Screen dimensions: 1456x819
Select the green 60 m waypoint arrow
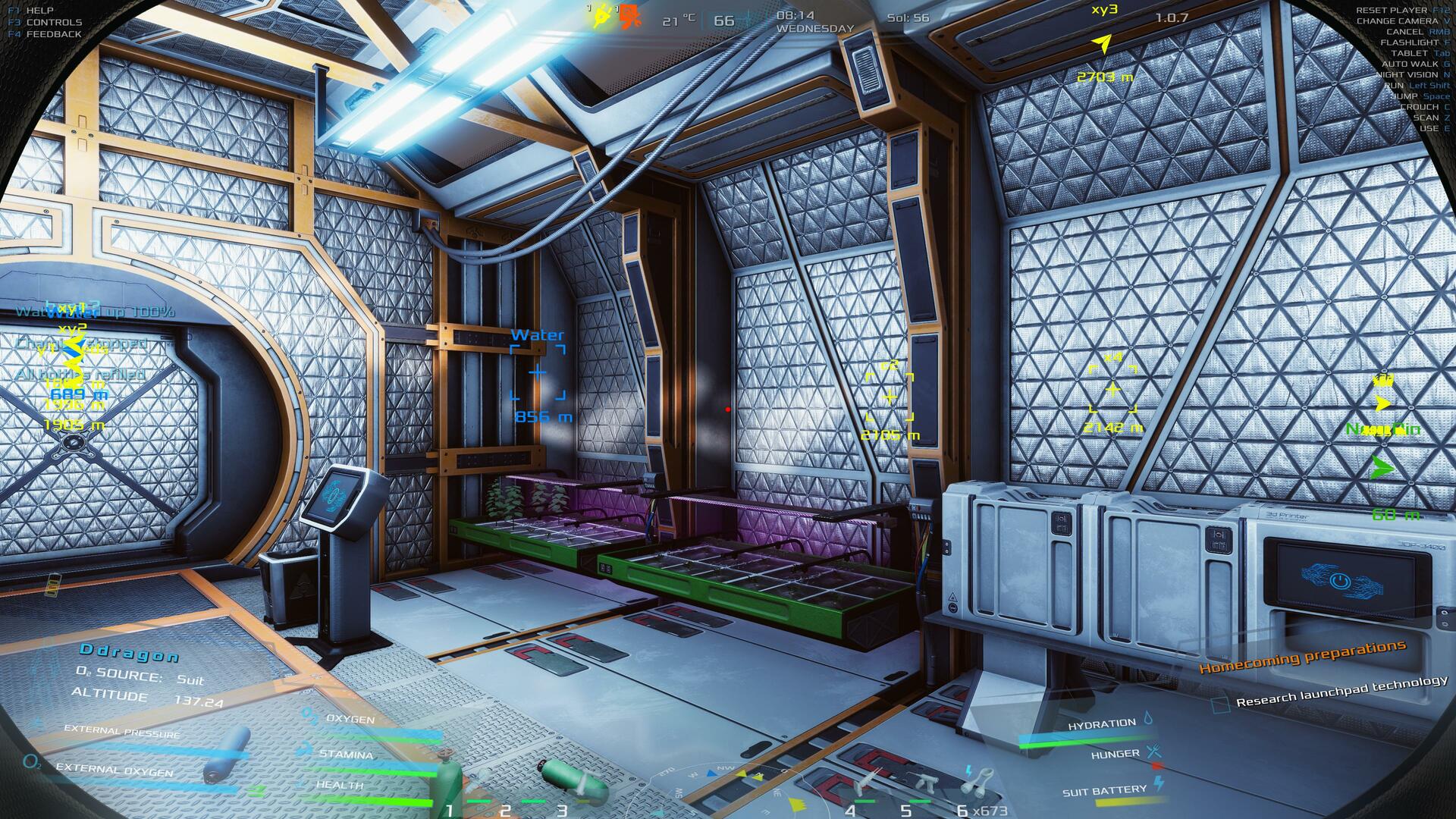coord(1383,469)
